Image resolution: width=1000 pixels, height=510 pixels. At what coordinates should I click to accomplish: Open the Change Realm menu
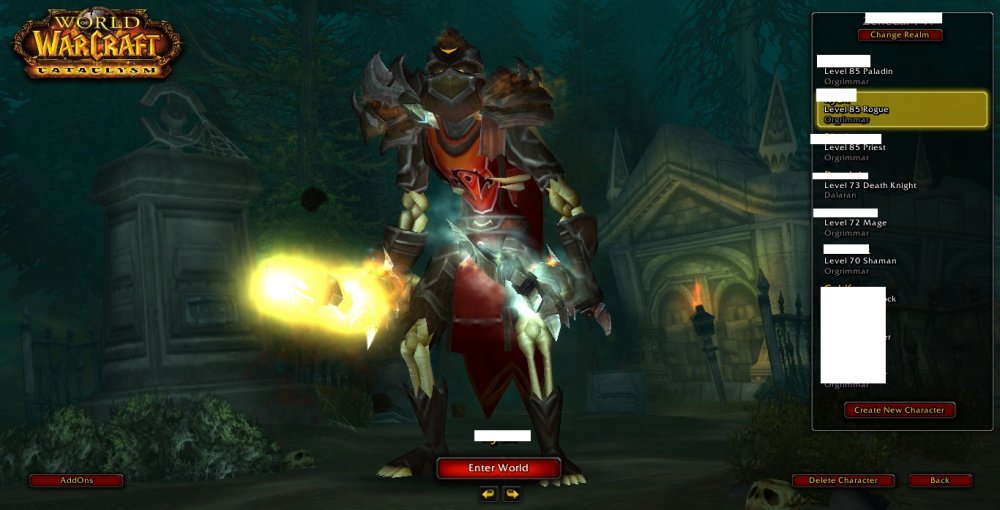click(x=899, y=35)
